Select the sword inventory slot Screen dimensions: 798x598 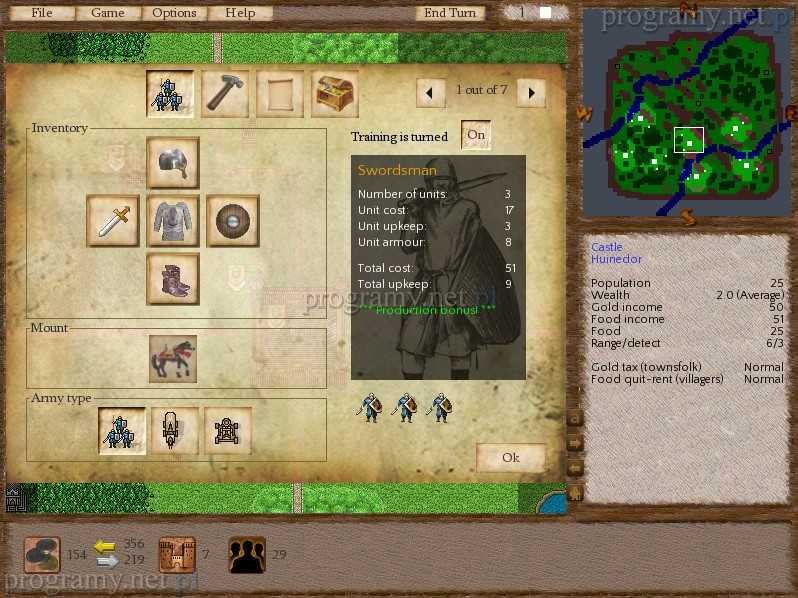point(113,220)
